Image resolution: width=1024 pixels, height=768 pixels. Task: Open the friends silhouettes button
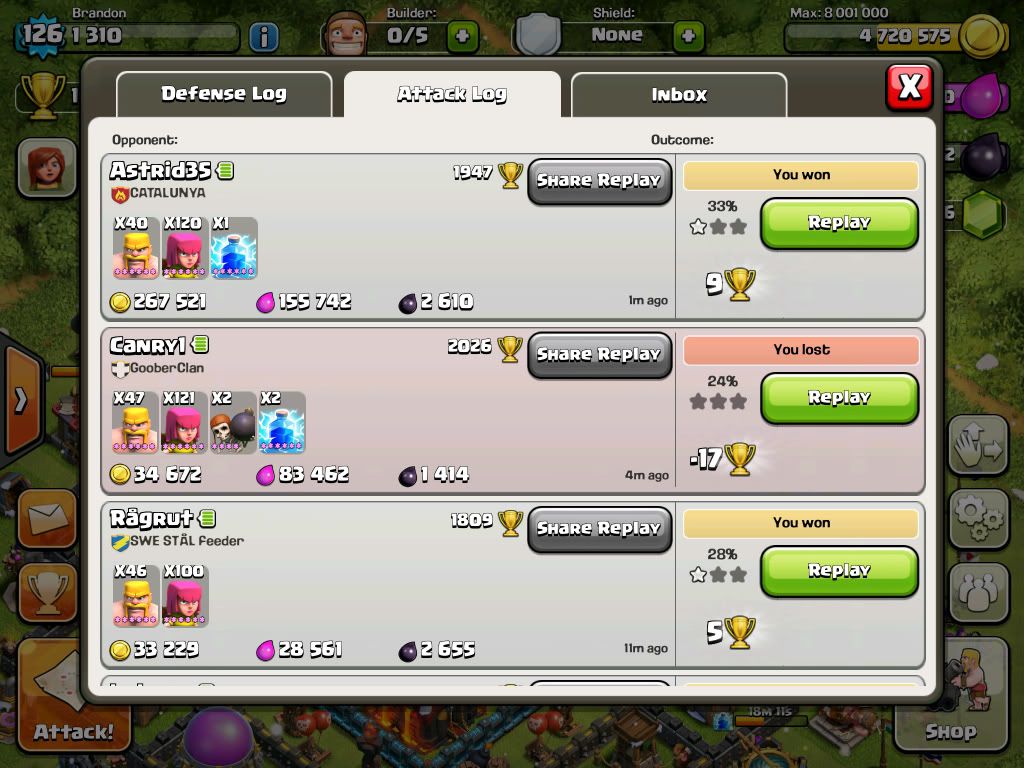tap(978, 591)
